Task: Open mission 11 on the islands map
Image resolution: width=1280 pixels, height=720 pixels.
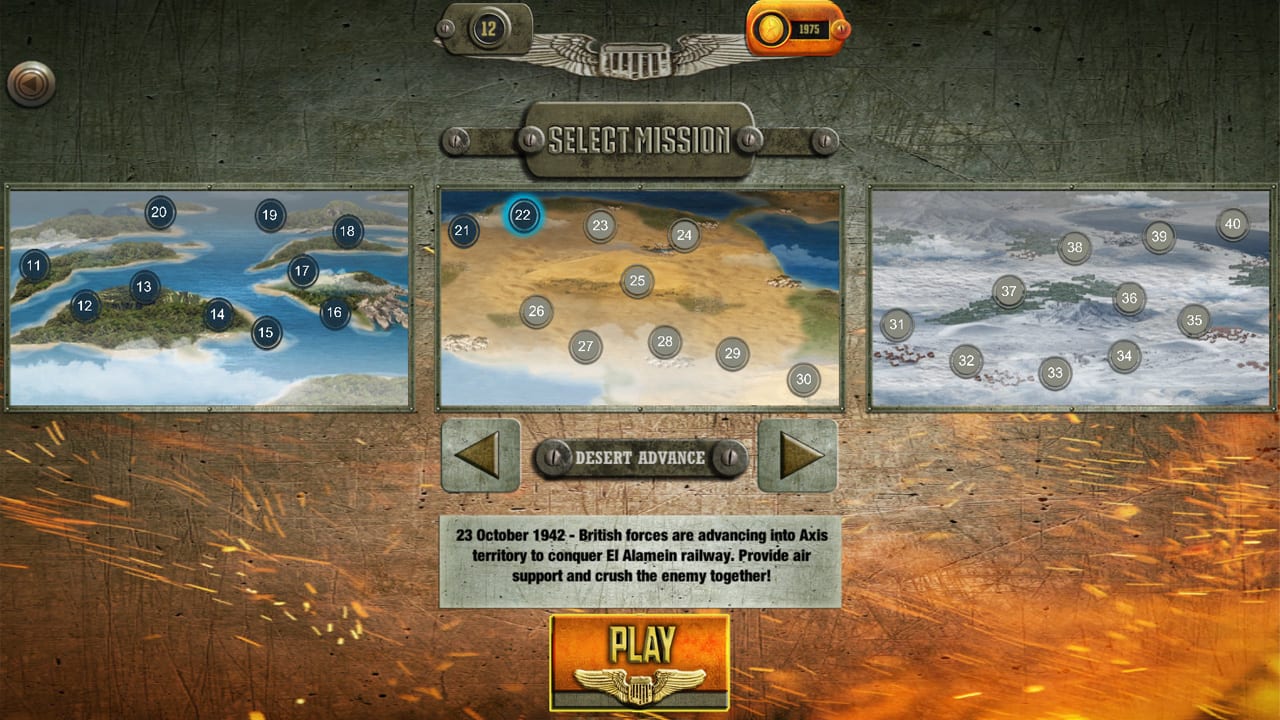Action: 34,266
